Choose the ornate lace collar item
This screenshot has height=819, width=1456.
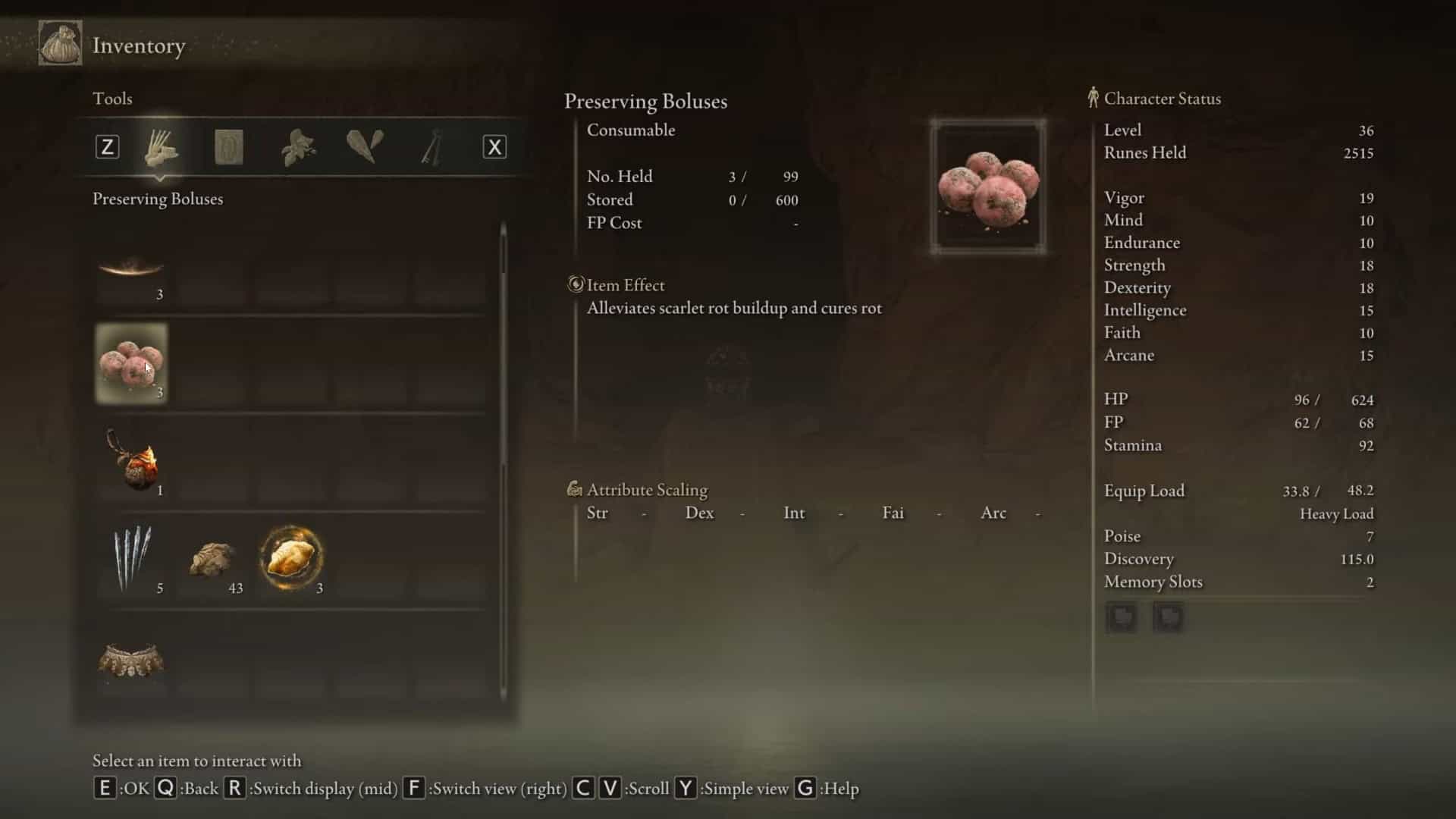point(131,659)
